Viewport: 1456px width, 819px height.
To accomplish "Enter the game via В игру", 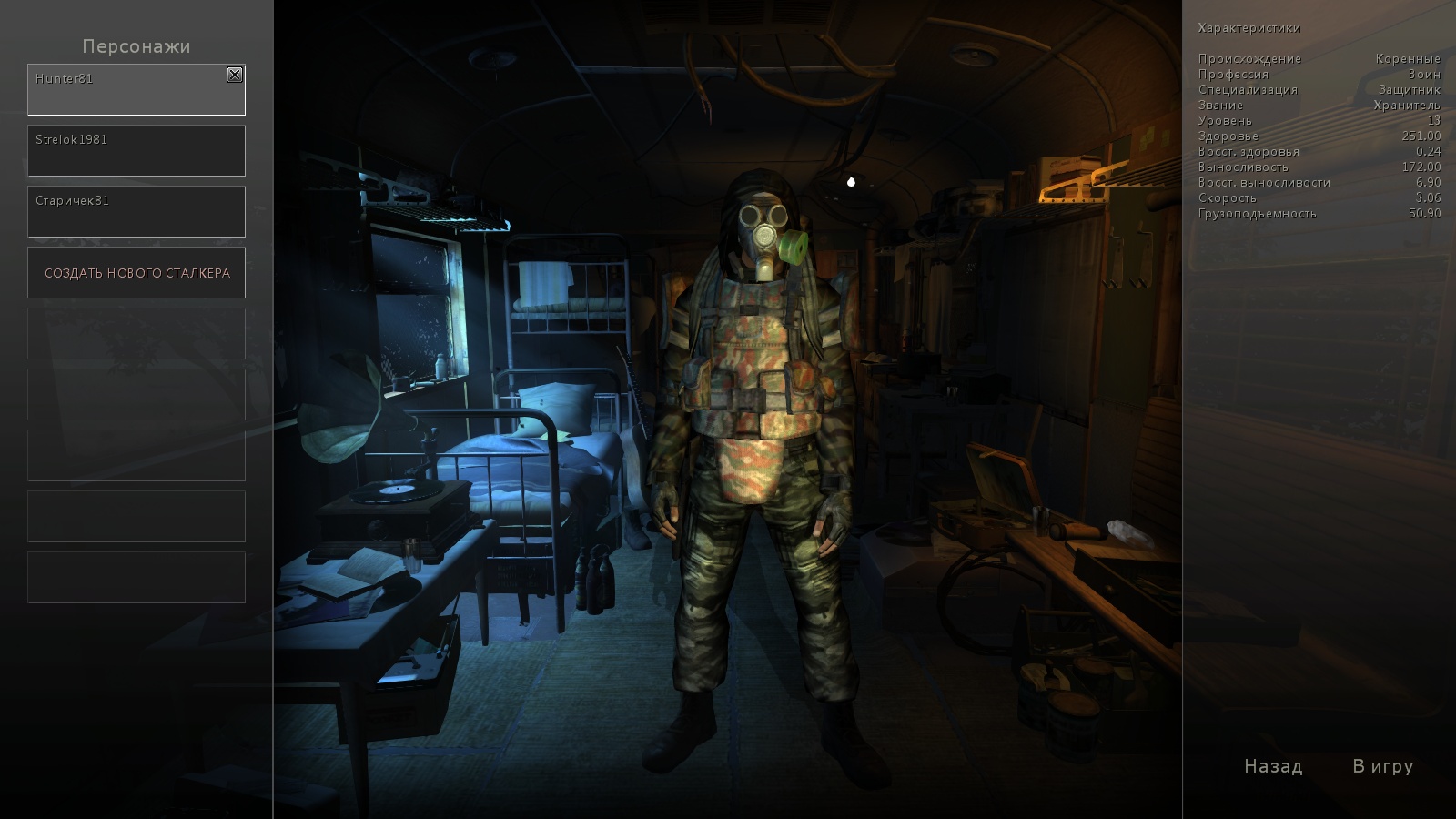I will coord(1382,767).
